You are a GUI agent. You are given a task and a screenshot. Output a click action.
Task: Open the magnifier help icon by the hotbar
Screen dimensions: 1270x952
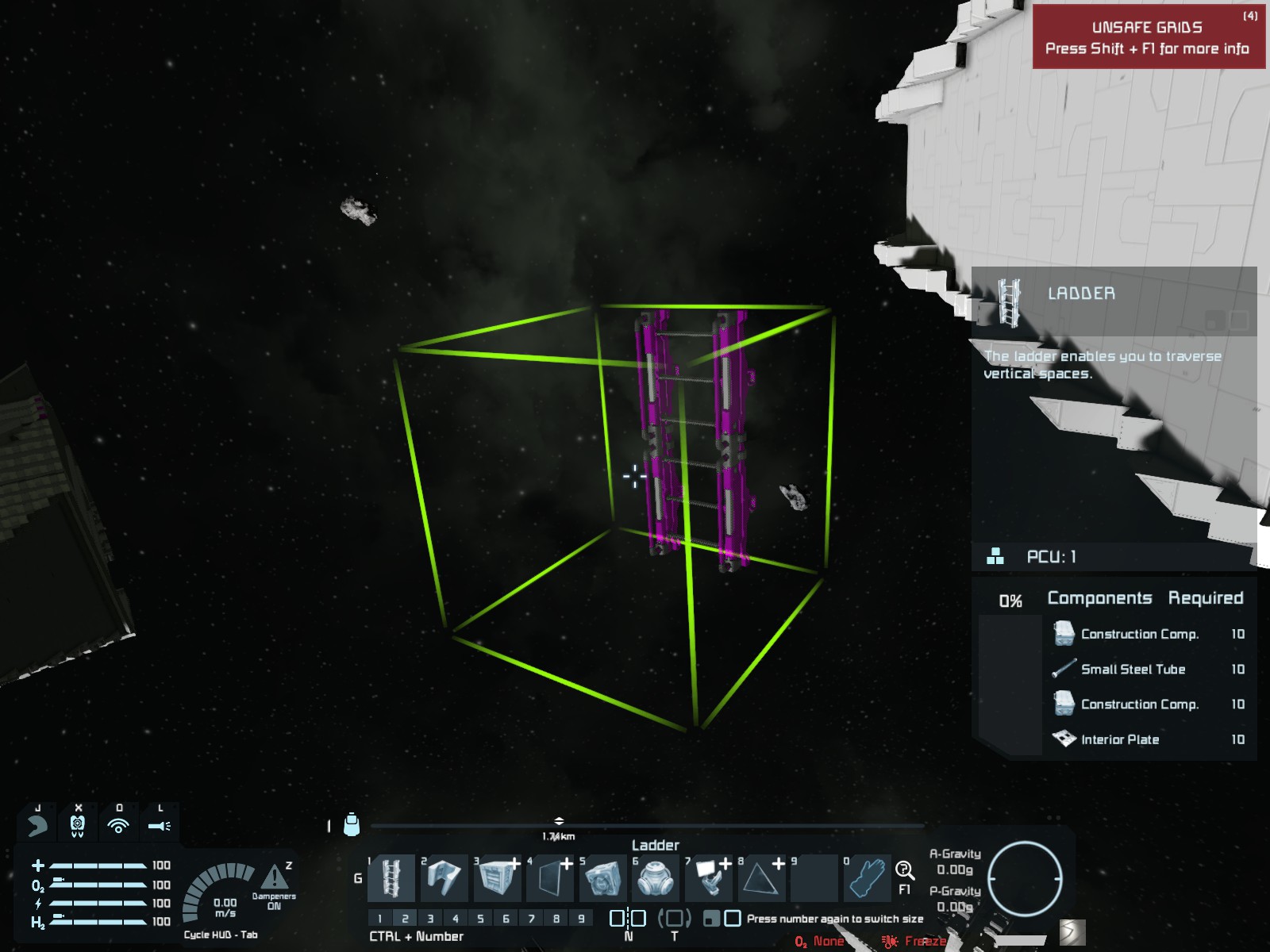pyautogui.click(x=904, y=871)
